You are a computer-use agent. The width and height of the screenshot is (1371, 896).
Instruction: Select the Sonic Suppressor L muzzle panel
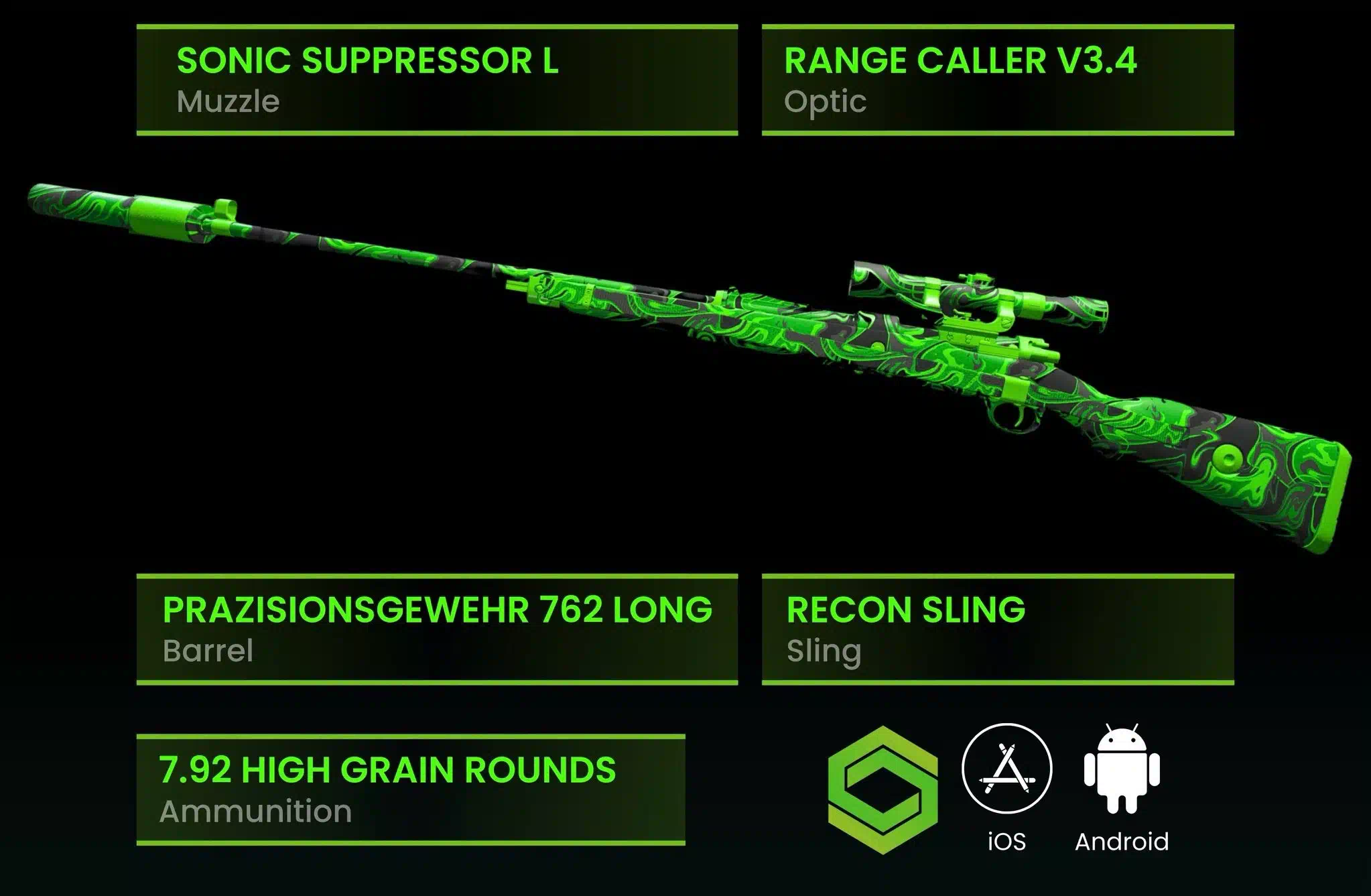point(437,80)
